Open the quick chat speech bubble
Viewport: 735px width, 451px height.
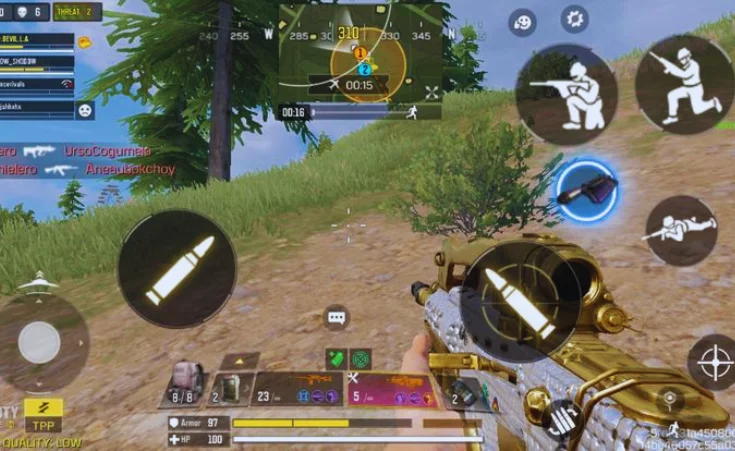click(336, 317)
